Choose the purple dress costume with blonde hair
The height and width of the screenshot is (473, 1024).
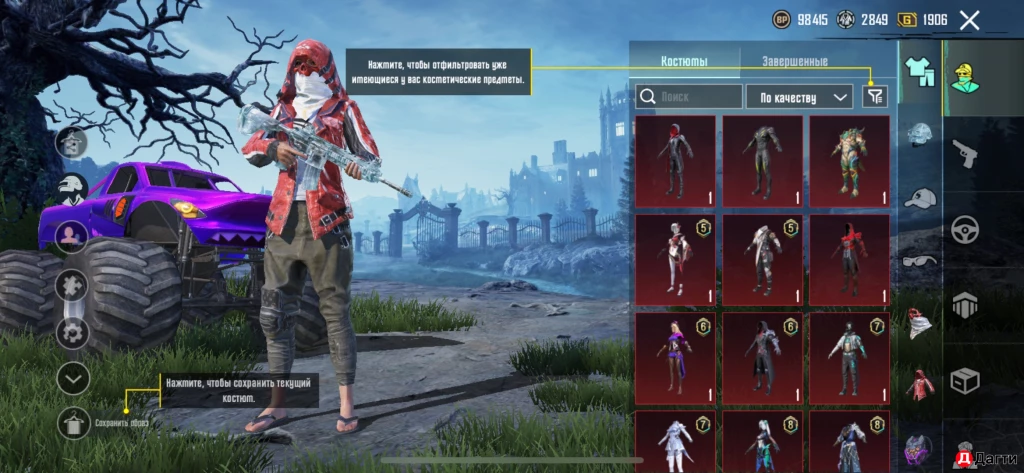click(x=675, y=358)
